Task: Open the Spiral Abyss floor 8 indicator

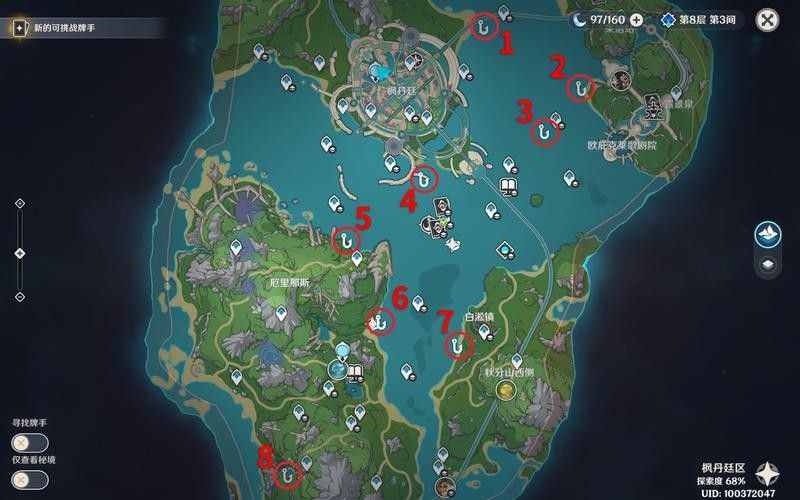Action: click(x=700, y=20)
